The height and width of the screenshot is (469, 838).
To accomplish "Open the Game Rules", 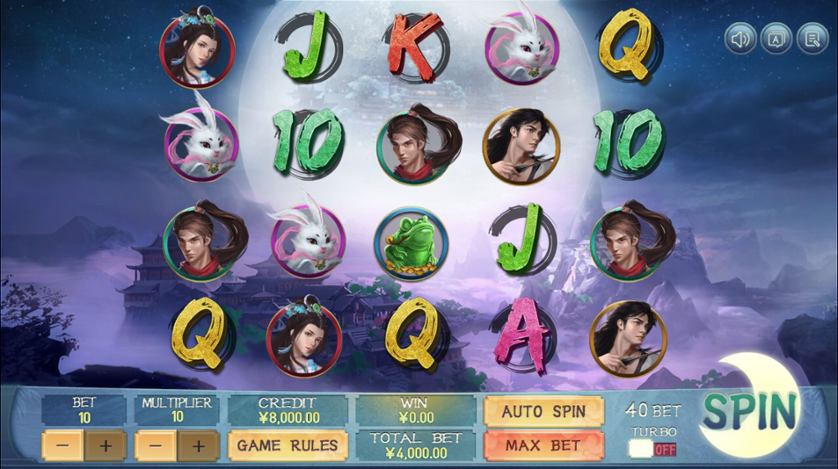I will pos(288,445).
